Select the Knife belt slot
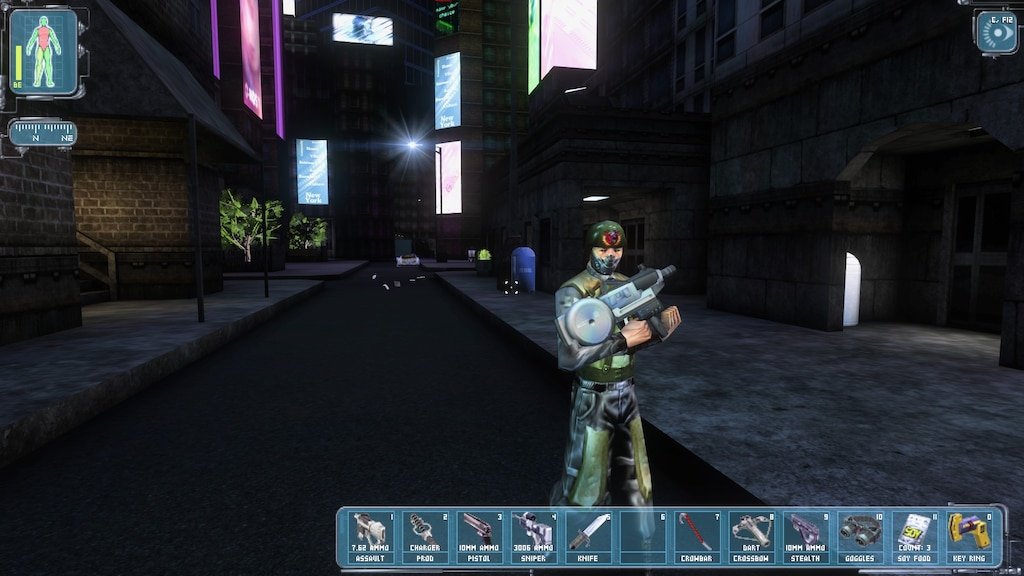The width and height of the screenshot is (1024, 576). pos(587,537)
